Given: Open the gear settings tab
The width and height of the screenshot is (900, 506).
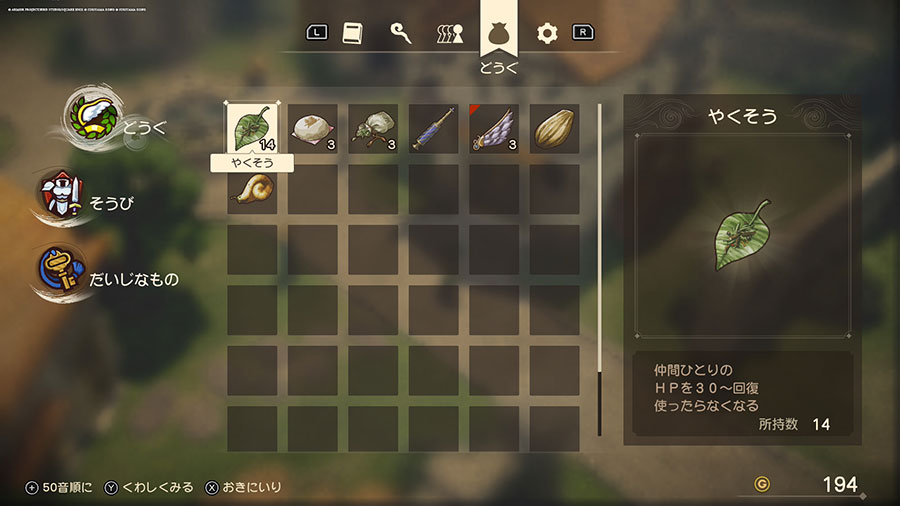Looking at the screenshot, I should click(x=546, y=33).
